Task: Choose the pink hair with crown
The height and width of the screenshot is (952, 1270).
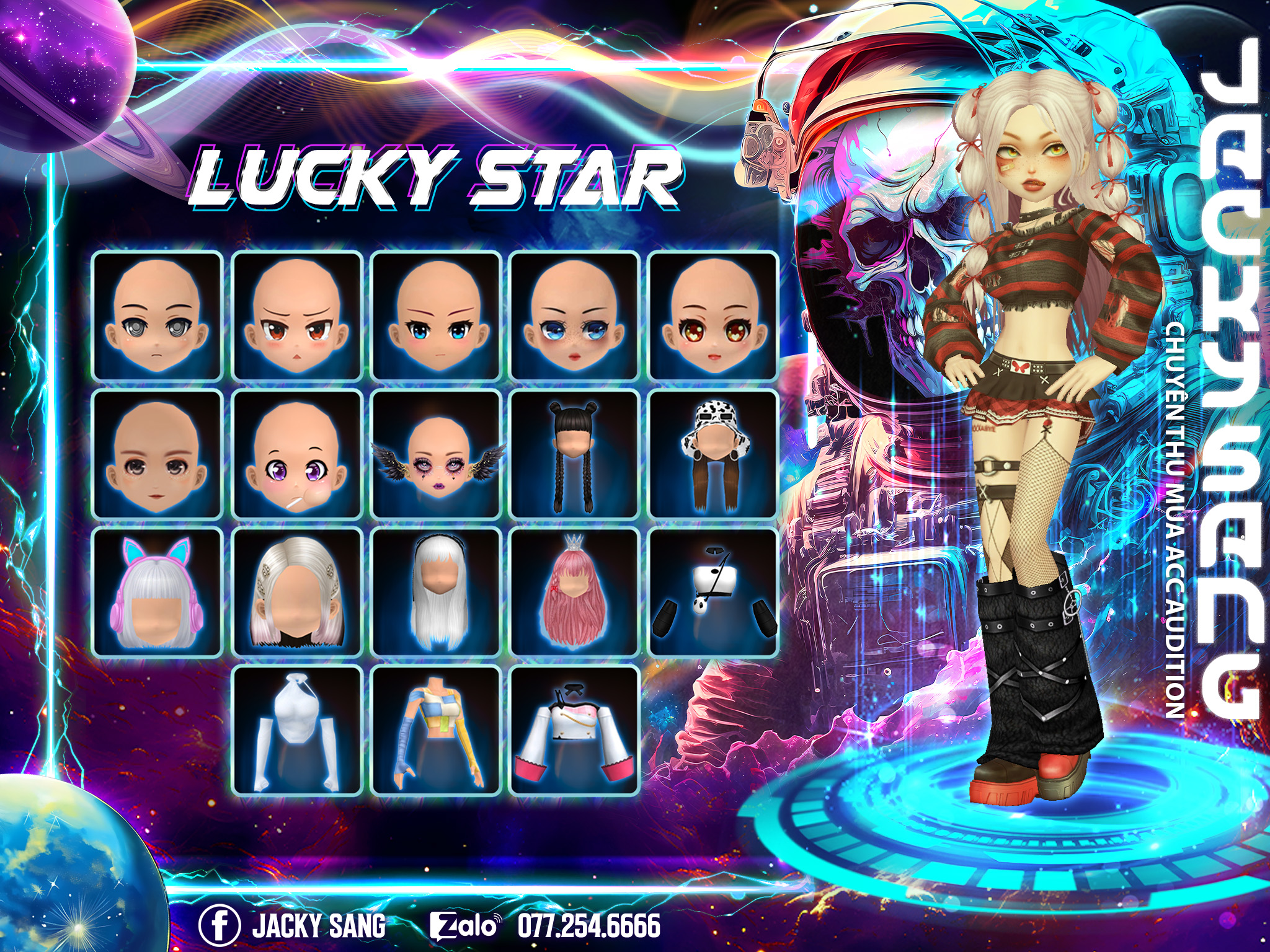Action: [x=574, y=592]
